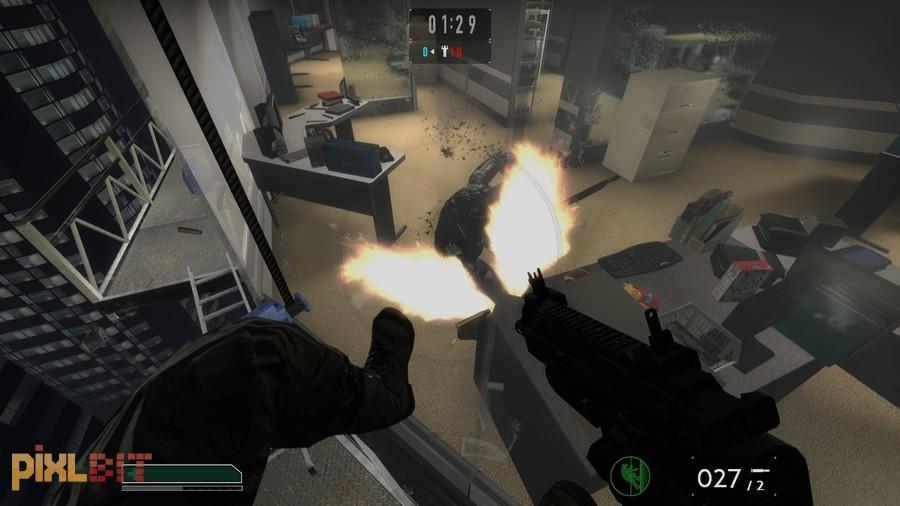This screenshot has height=506, width=900.
Task: Click the green rappelling soldier icon
Action: coord(631,473)
